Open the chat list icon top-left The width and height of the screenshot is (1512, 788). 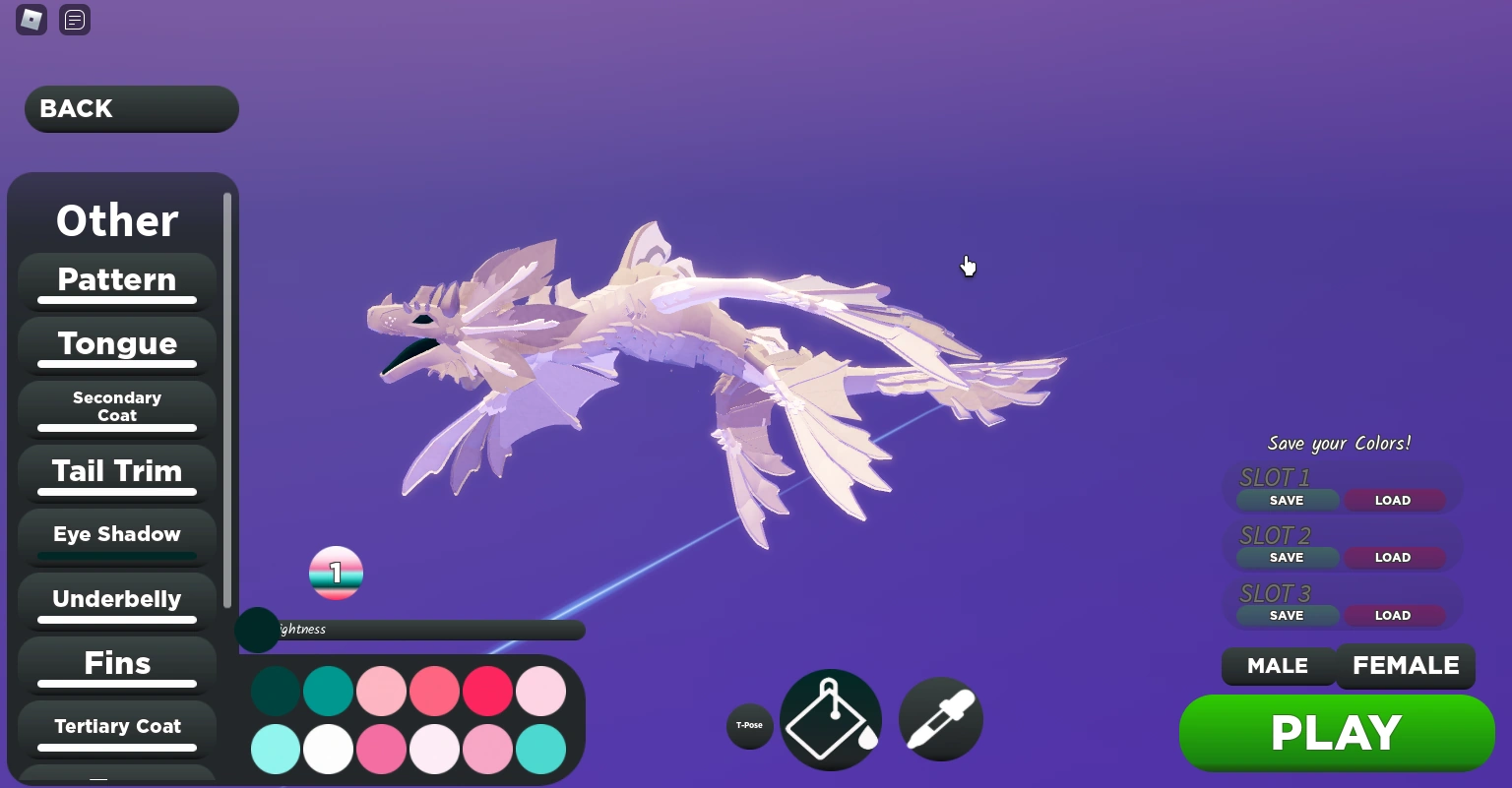tap(74, 20)
